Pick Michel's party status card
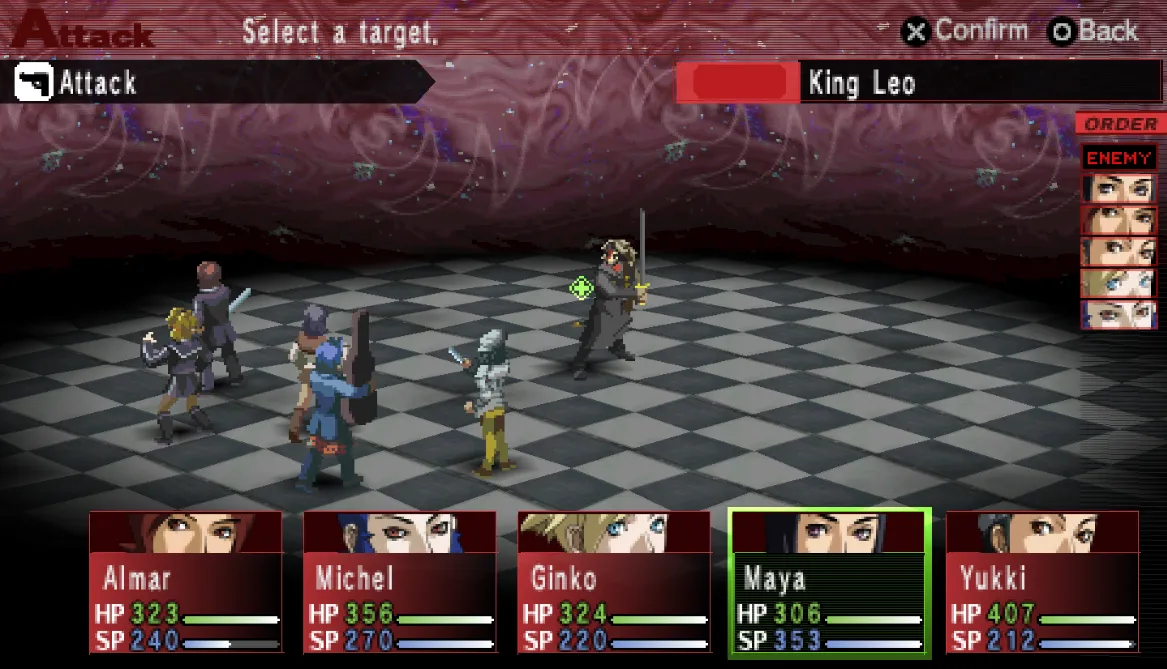The image size is (1167, 669). pos(400,582)
